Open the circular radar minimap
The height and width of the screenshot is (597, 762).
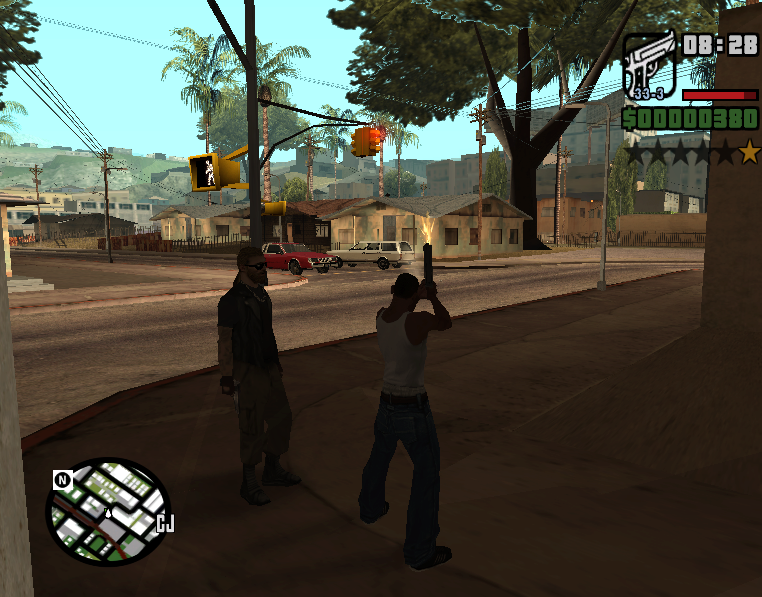coord(107,511)
